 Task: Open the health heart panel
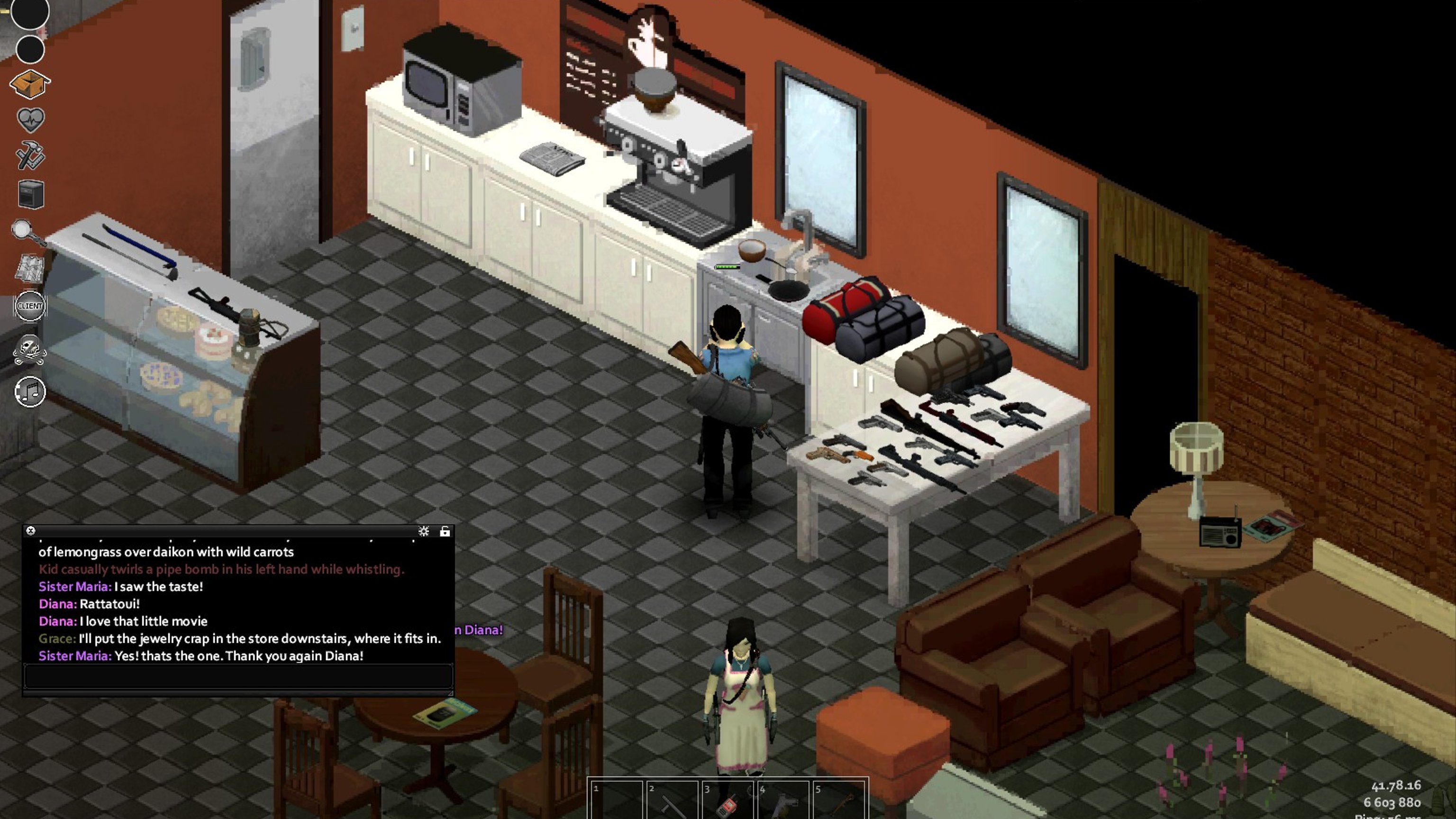coord(30,119)
